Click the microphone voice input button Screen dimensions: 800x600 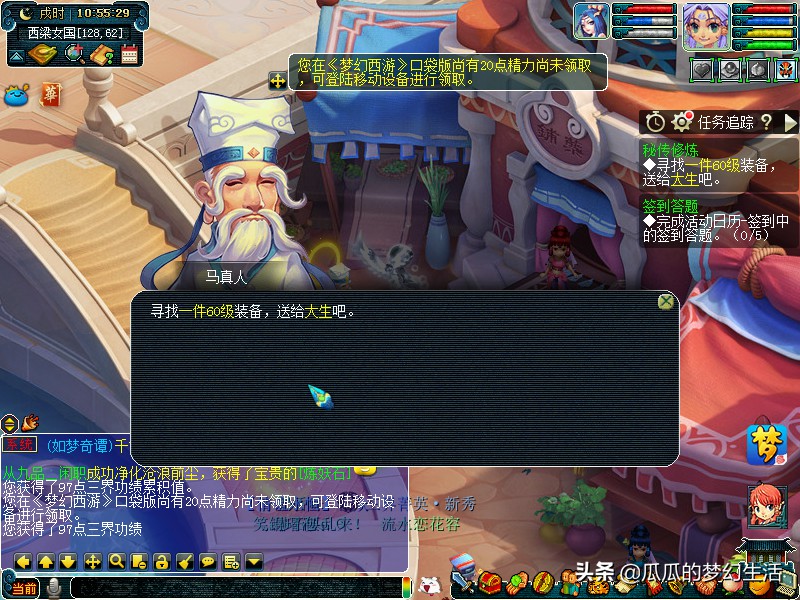pyautogui.click(x=53, y=587)
